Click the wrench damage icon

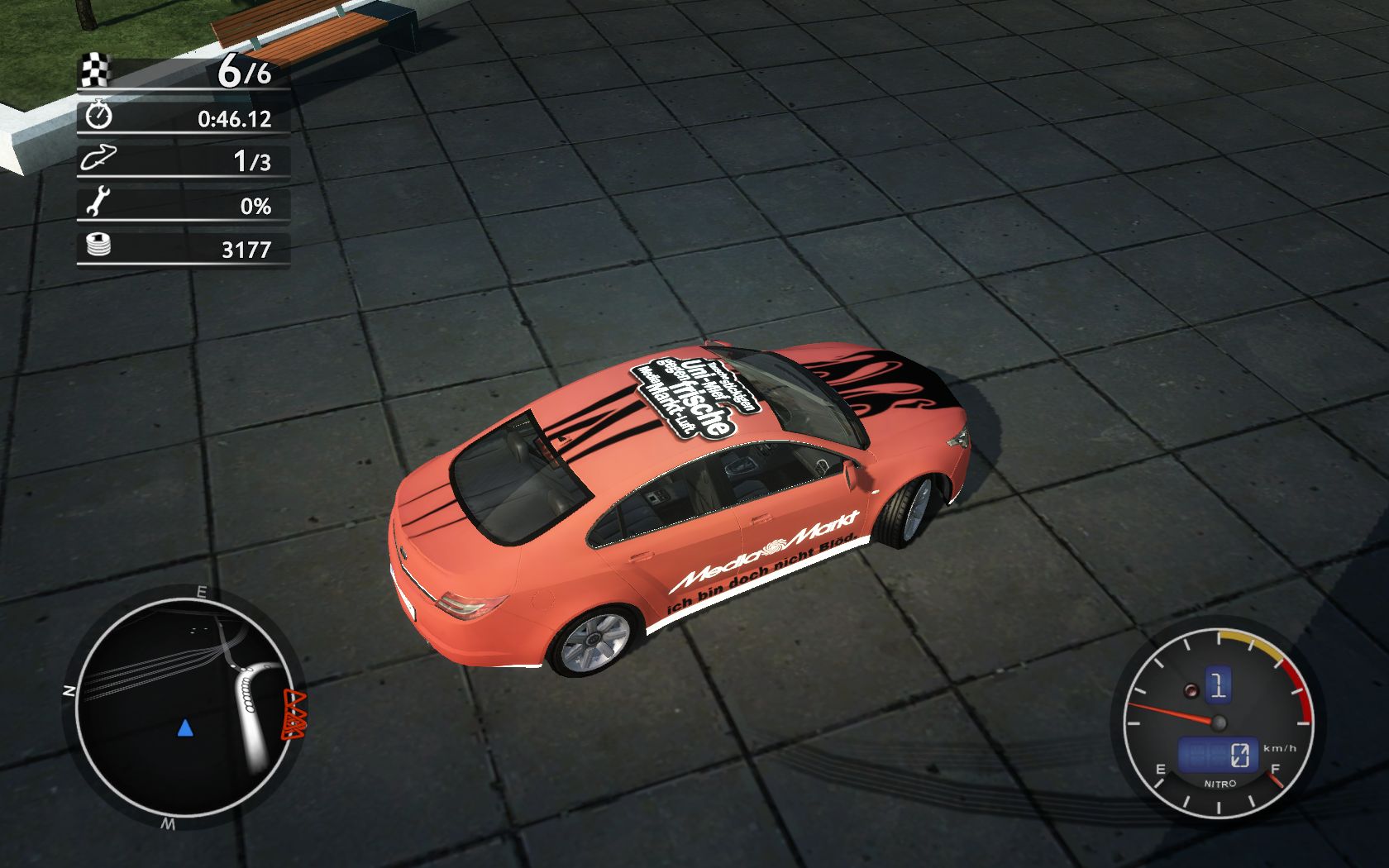(97, 203)
